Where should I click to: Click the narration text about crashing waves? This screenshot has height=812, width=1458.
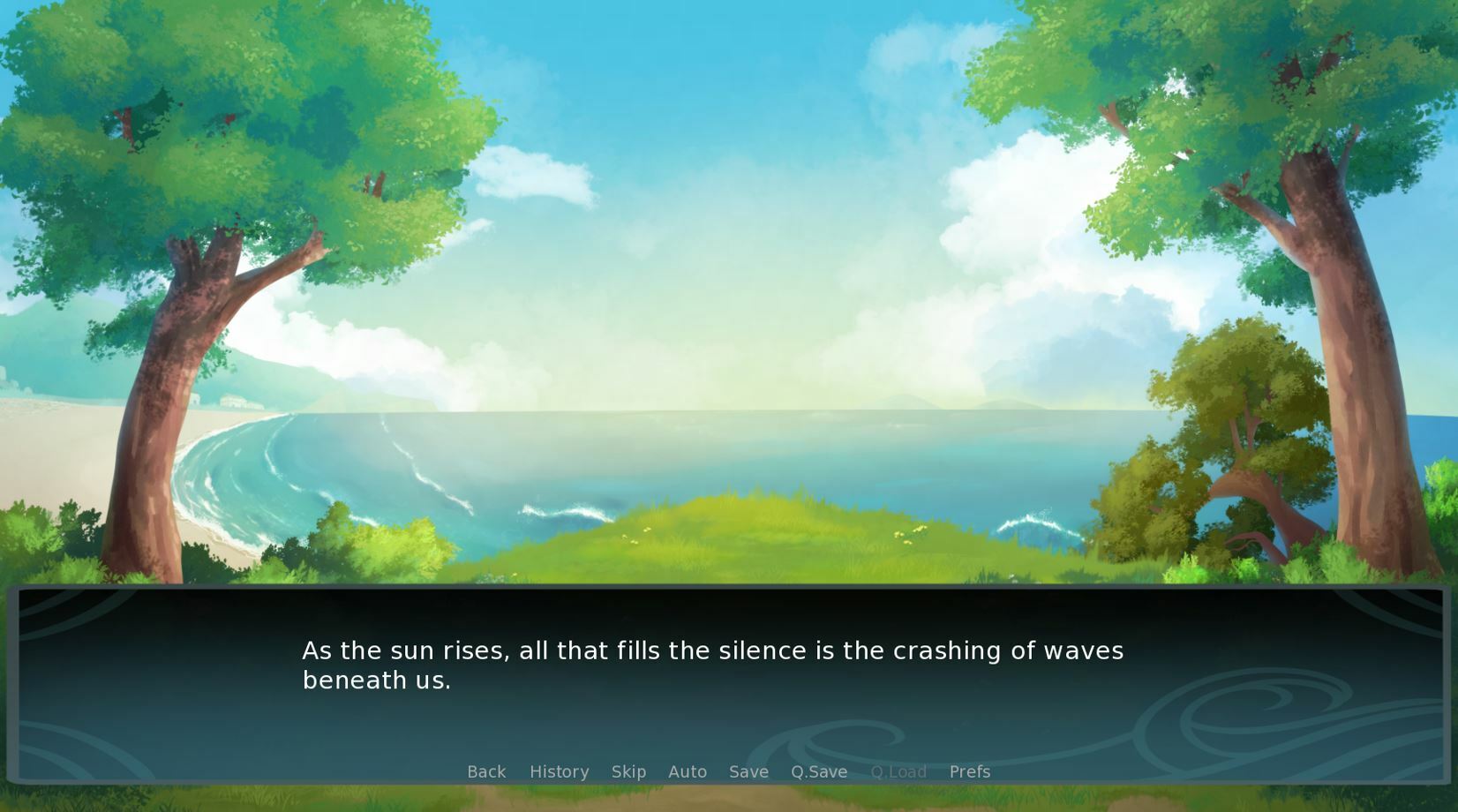712,650
